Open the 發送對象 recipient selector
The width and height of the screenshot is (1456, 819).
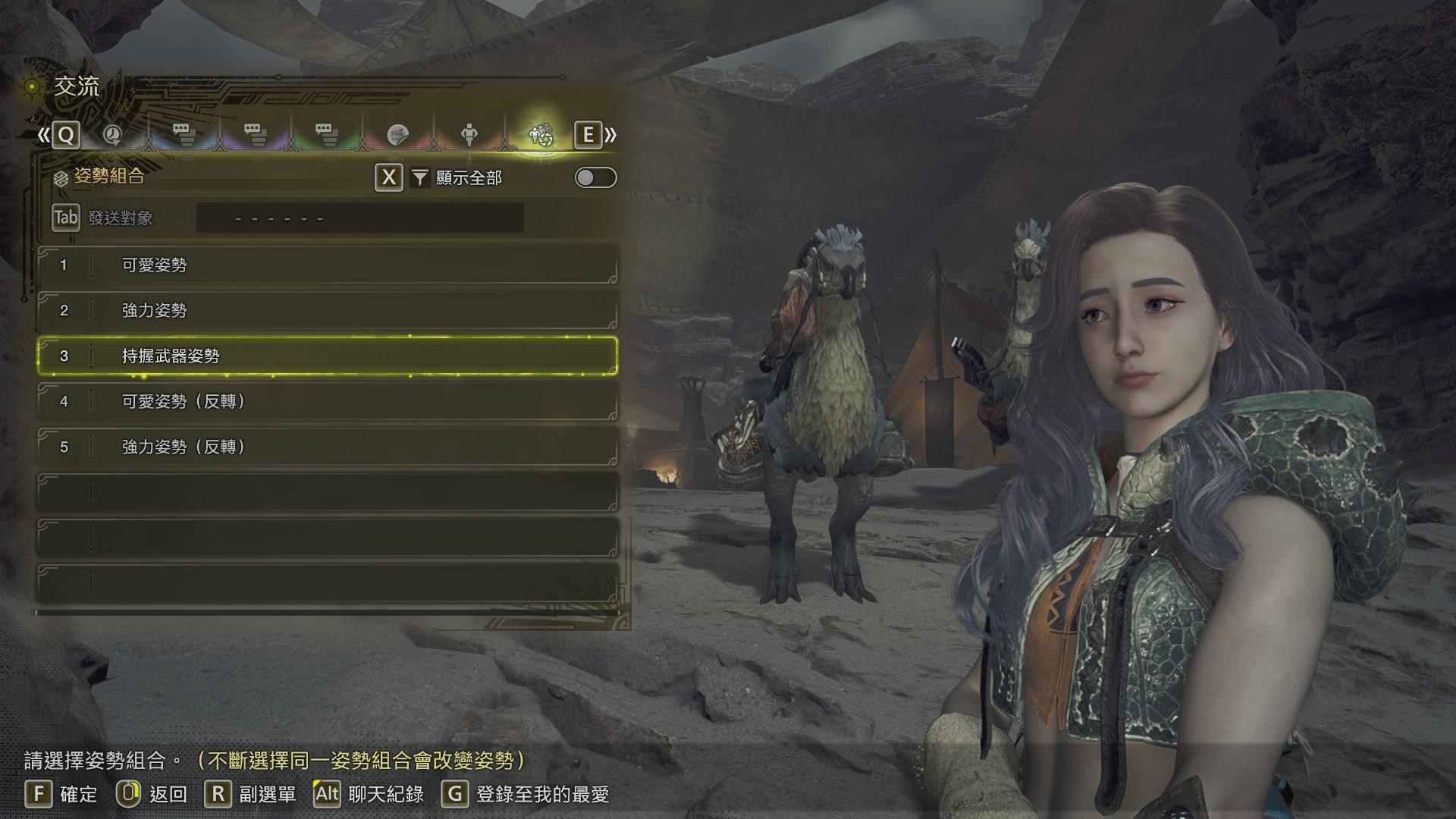(x=360, y=218)
